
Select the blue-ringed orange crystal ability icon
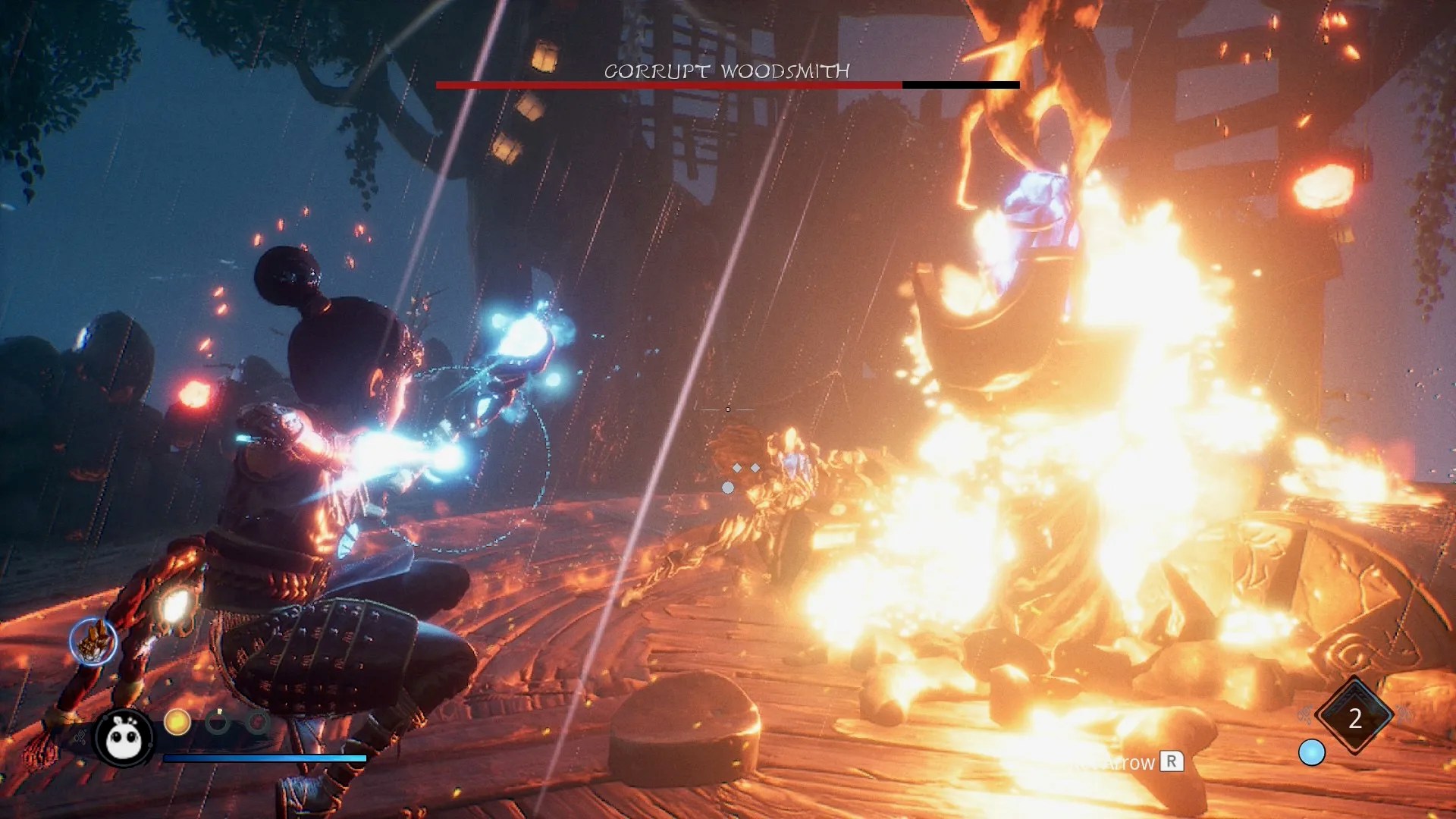tap(93, 642)
